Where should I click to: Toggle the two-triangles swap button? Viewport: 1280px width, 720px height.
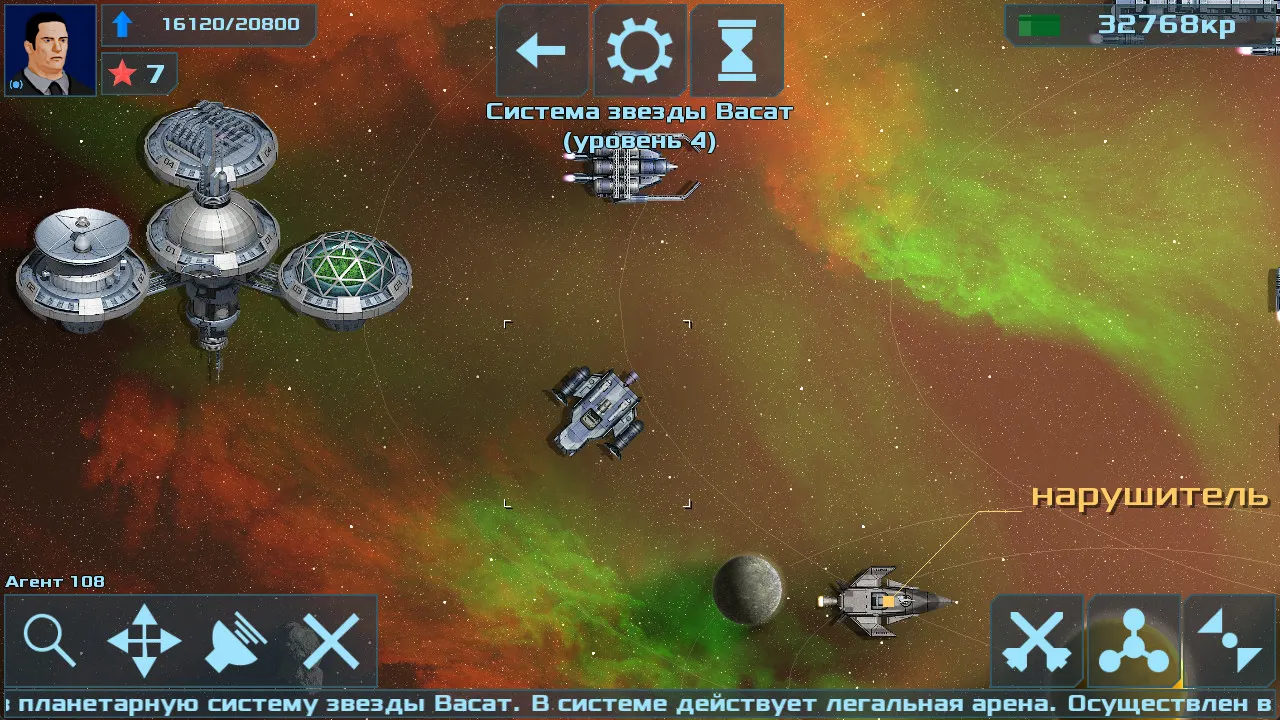click(x=1230, y=641)
